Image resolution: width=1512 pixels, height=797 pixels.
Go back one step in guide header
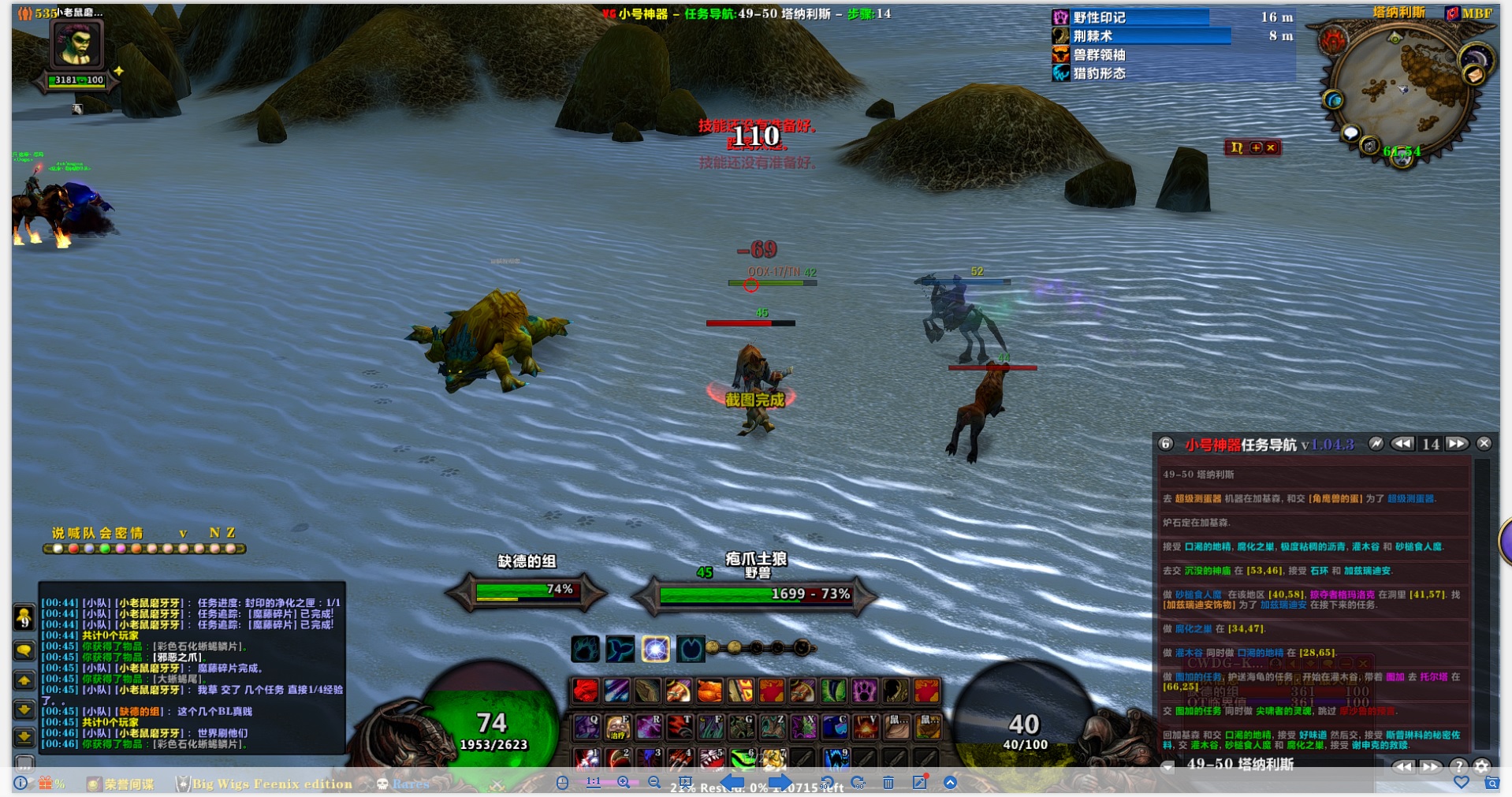coord(1402,444)
